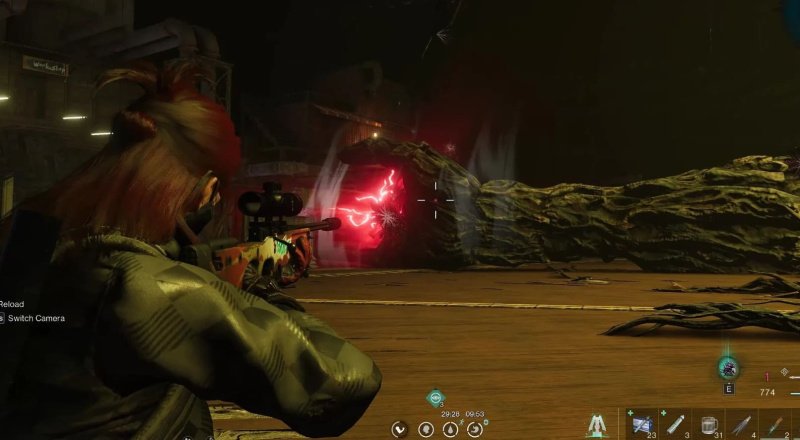This screenshot has height=440, width=800.
Task: Activate the teal creature ability icon
Action: click(x=727, y=367)
